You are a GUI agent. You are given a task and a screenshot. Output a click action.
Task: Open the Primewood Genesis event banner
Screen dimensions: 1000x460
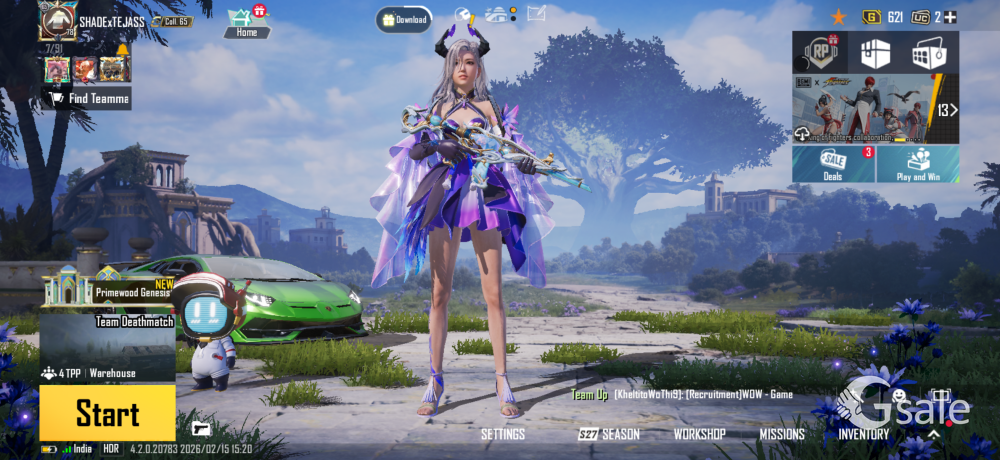[107, 290]
